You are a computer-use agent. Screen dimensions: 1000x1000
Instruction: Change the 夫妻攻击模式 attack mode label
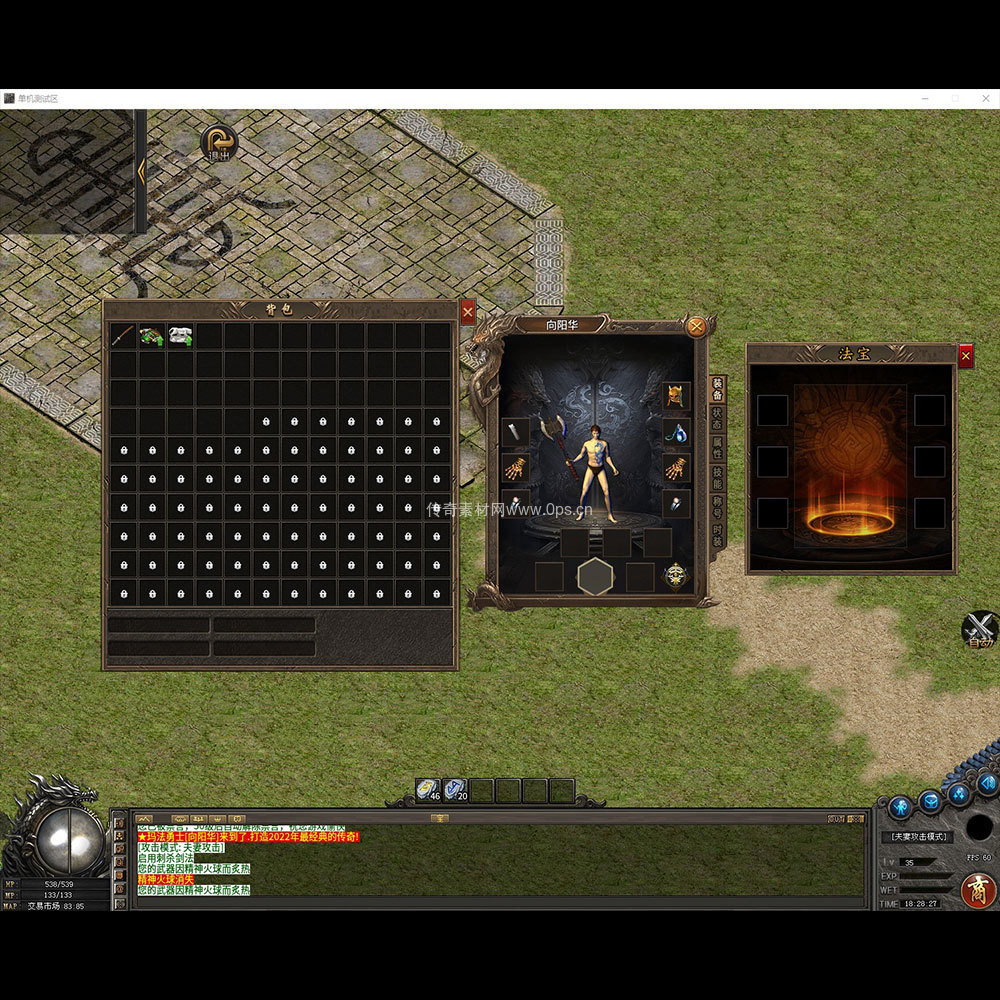(x=916, y=836)
